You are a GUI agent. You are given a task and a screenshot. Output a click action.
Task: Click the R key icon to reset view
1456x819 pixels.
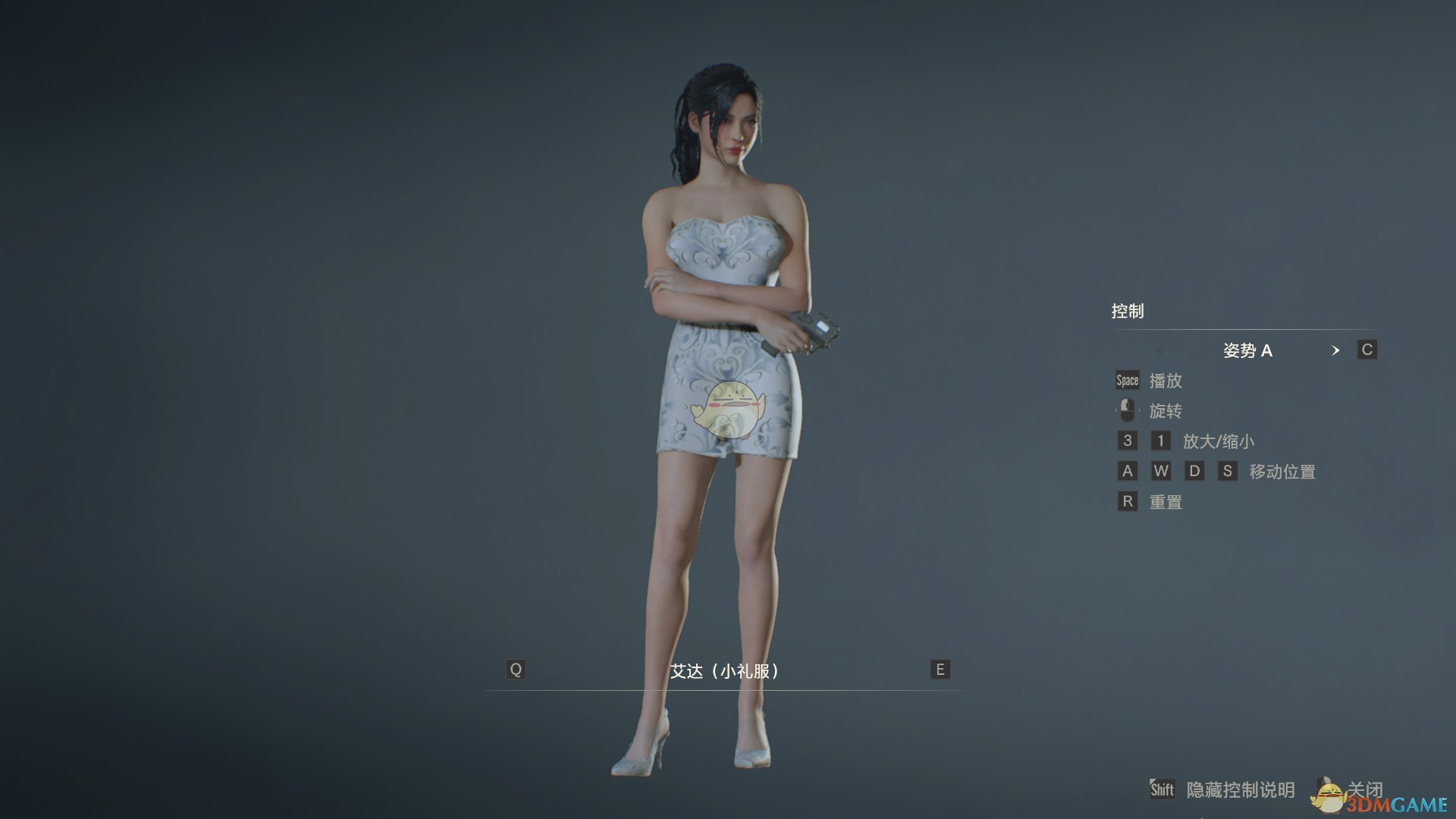(x=1127, y=501)
